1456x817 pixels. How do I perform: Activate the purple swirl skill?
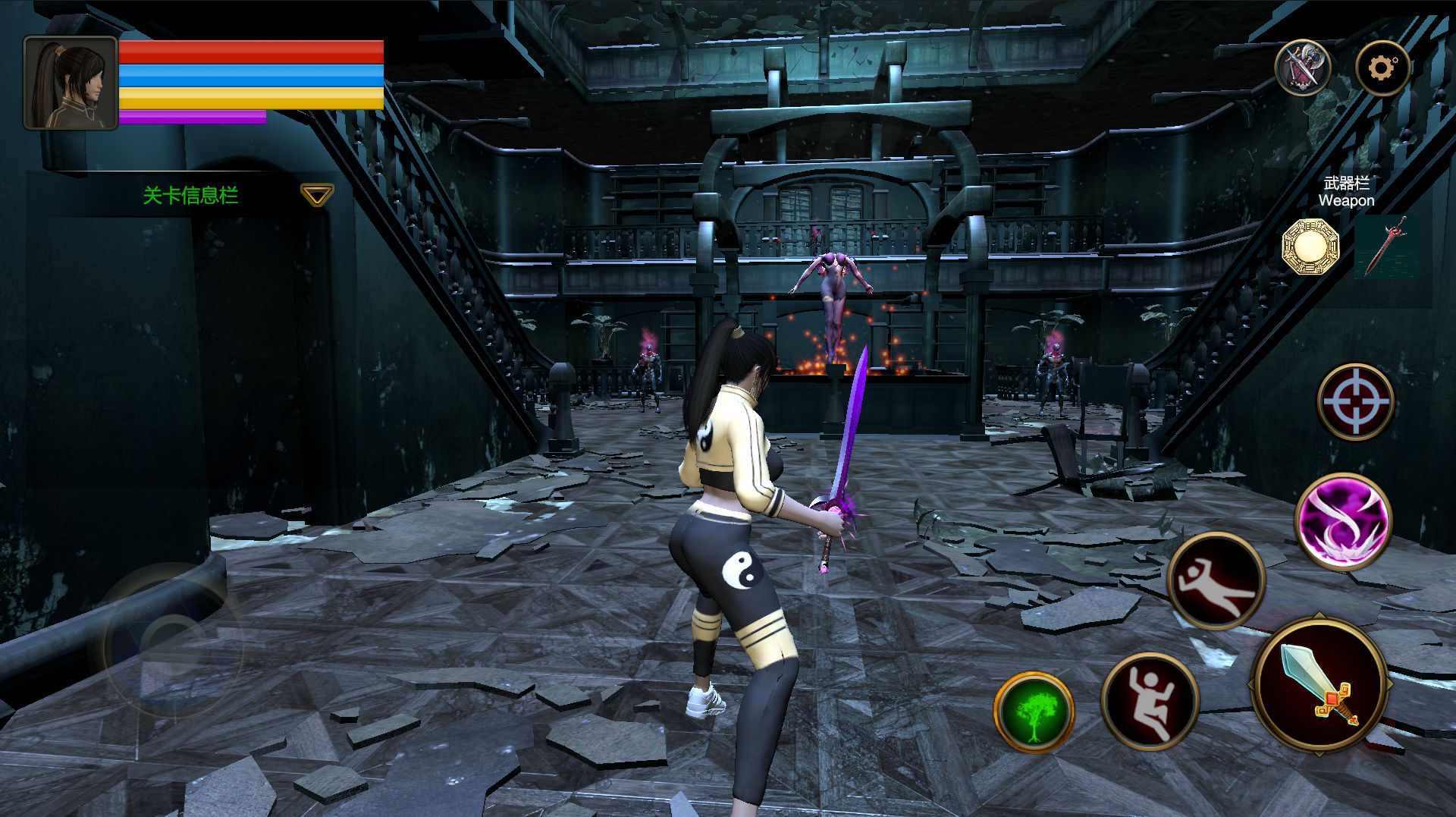(1343, 522)
